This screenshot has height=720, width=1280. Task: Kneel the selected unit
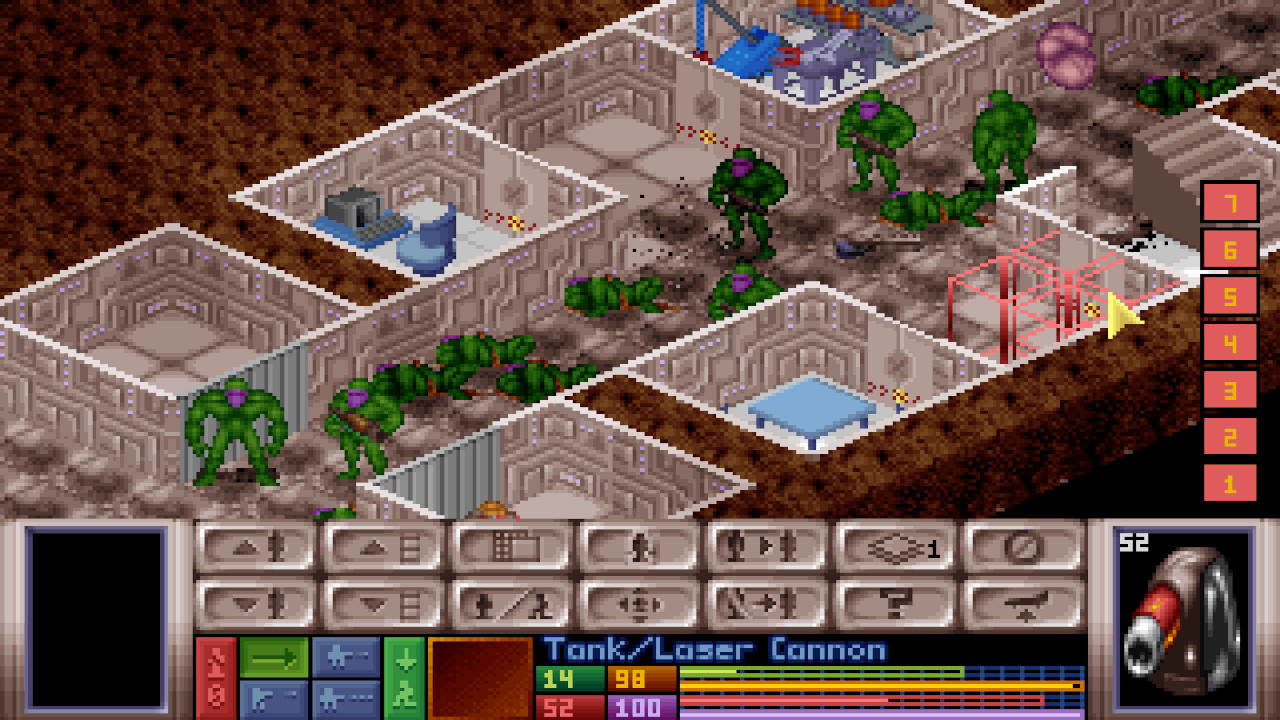point(505,605)
